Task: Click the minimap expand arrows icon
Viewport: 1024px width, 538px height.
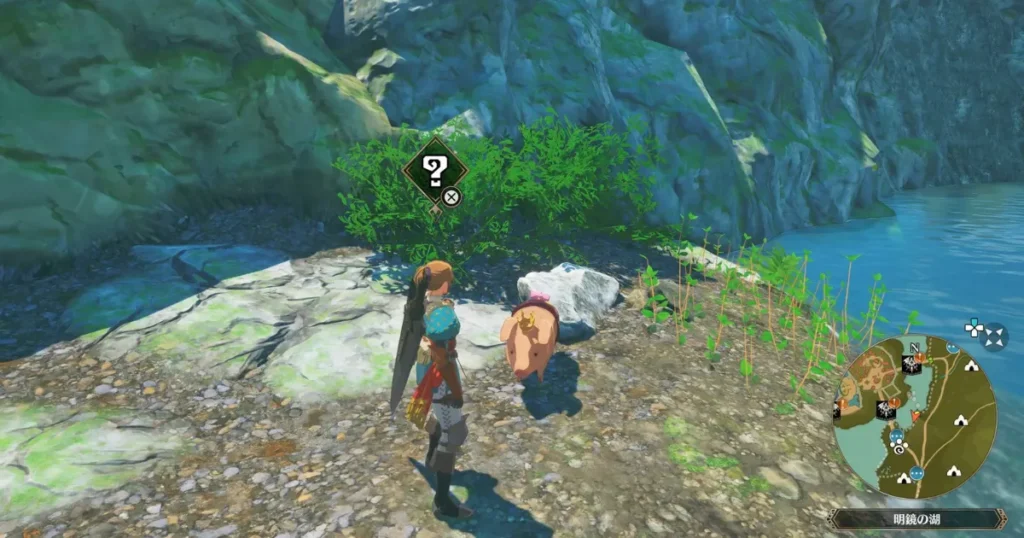Action: point(984,333)
